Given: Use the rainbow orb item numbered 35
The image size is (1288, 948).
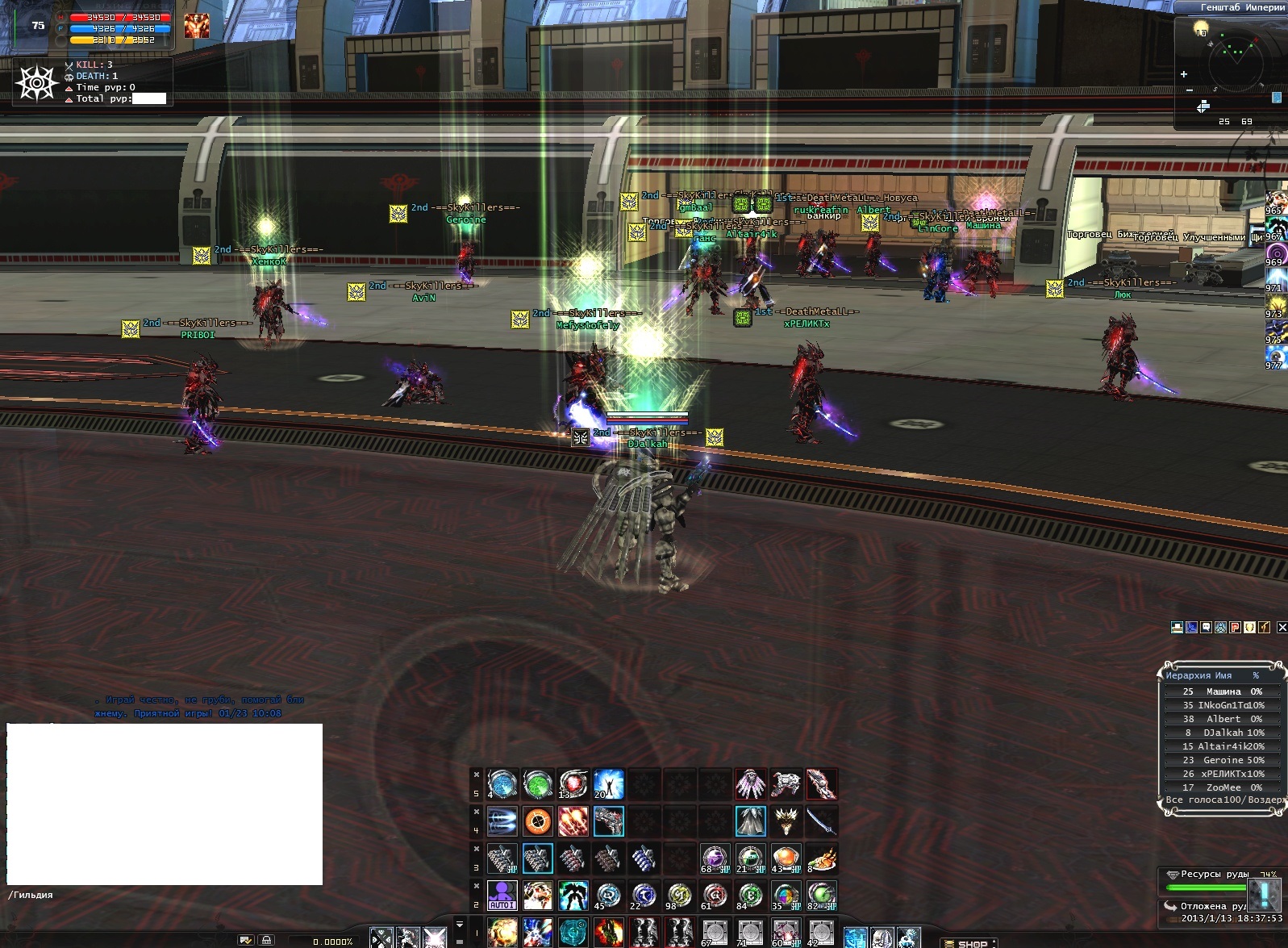Looking at the screenshot, I should click(786, 895).
